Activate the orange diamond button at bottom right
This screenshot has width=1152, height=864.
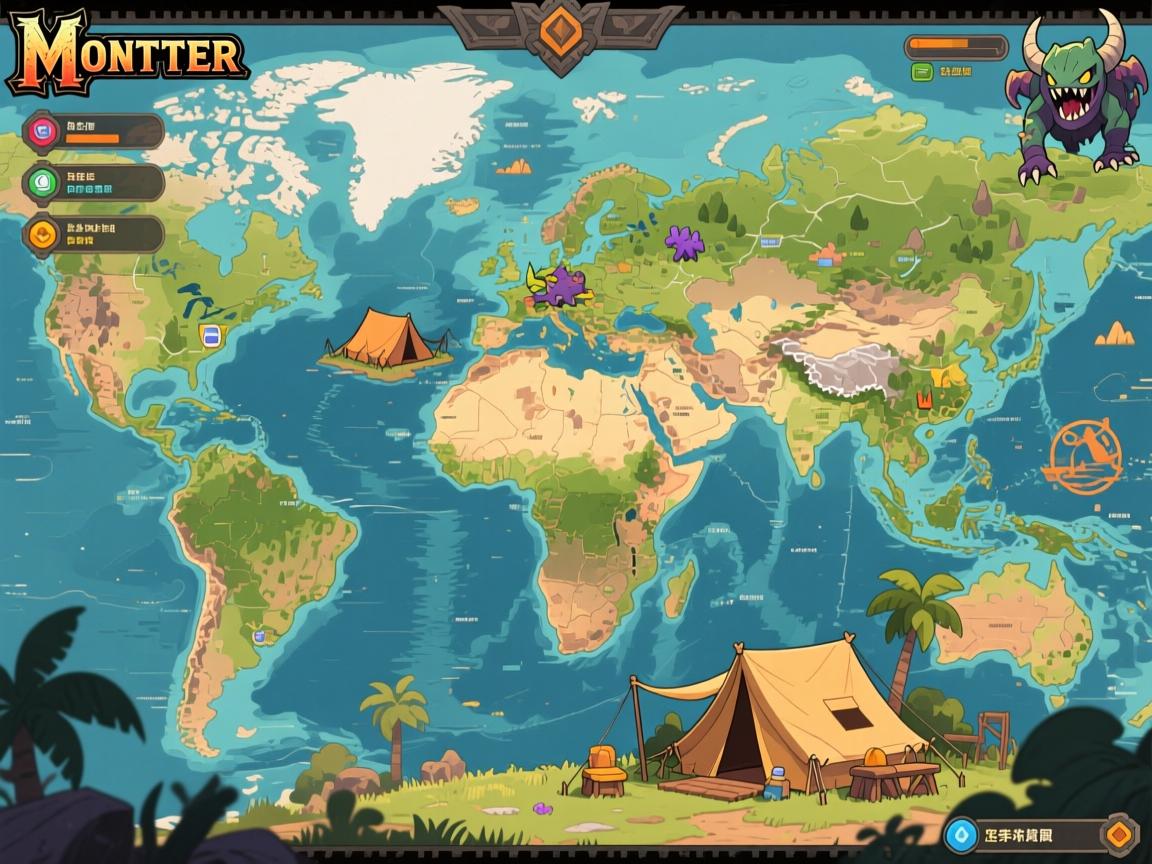coord(1119,833)
